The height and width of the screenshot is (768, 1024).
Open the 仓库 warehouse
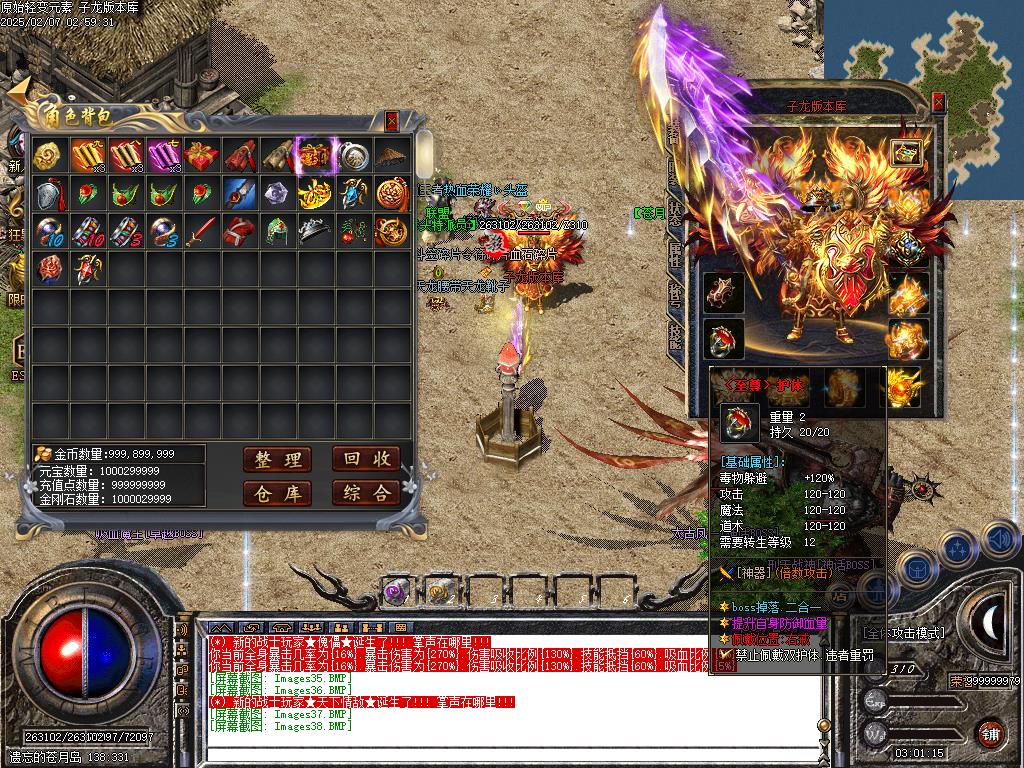tap(277, 493)
